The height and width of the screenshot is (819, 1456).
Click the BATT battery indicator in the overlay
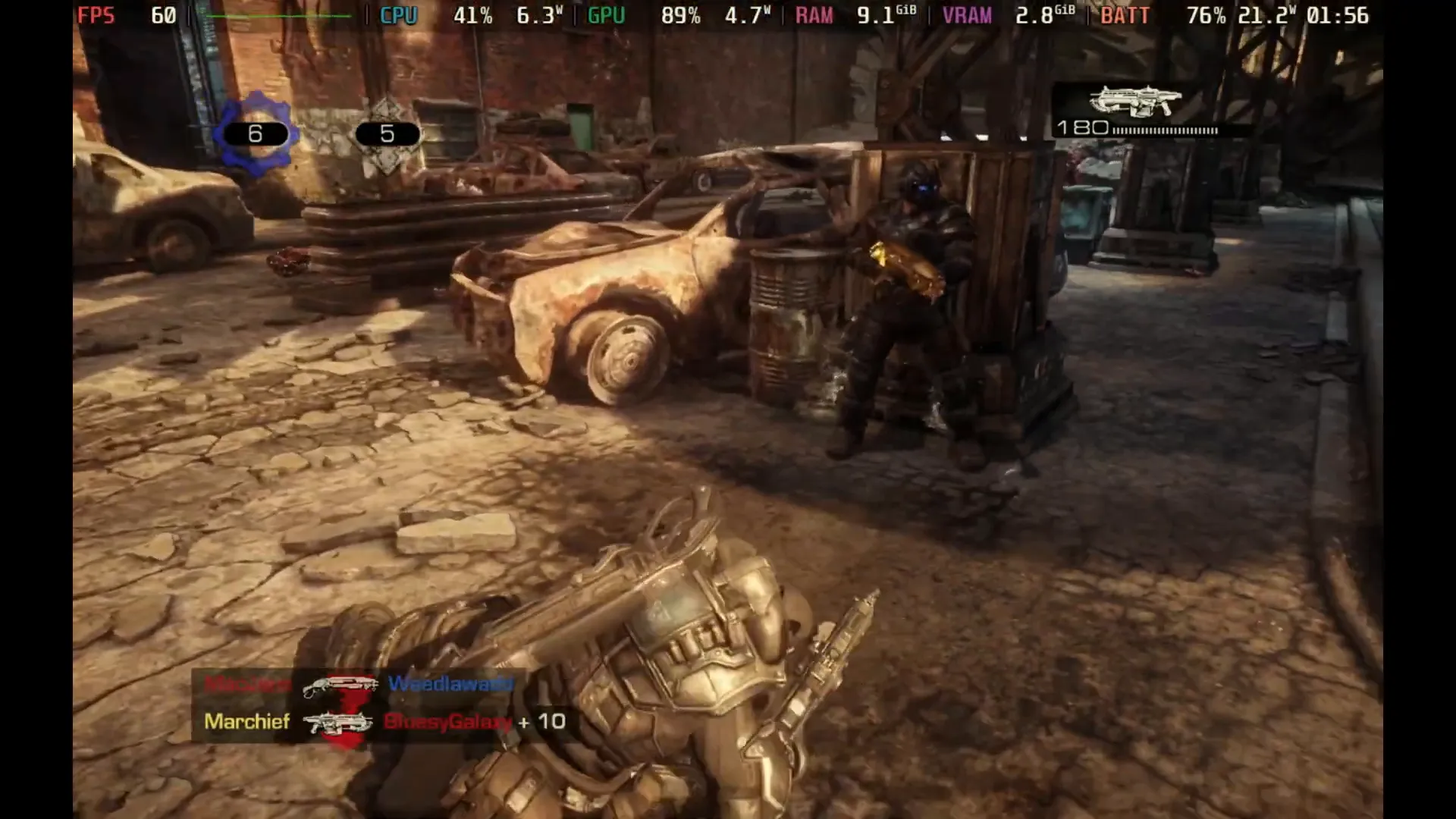1125,14
